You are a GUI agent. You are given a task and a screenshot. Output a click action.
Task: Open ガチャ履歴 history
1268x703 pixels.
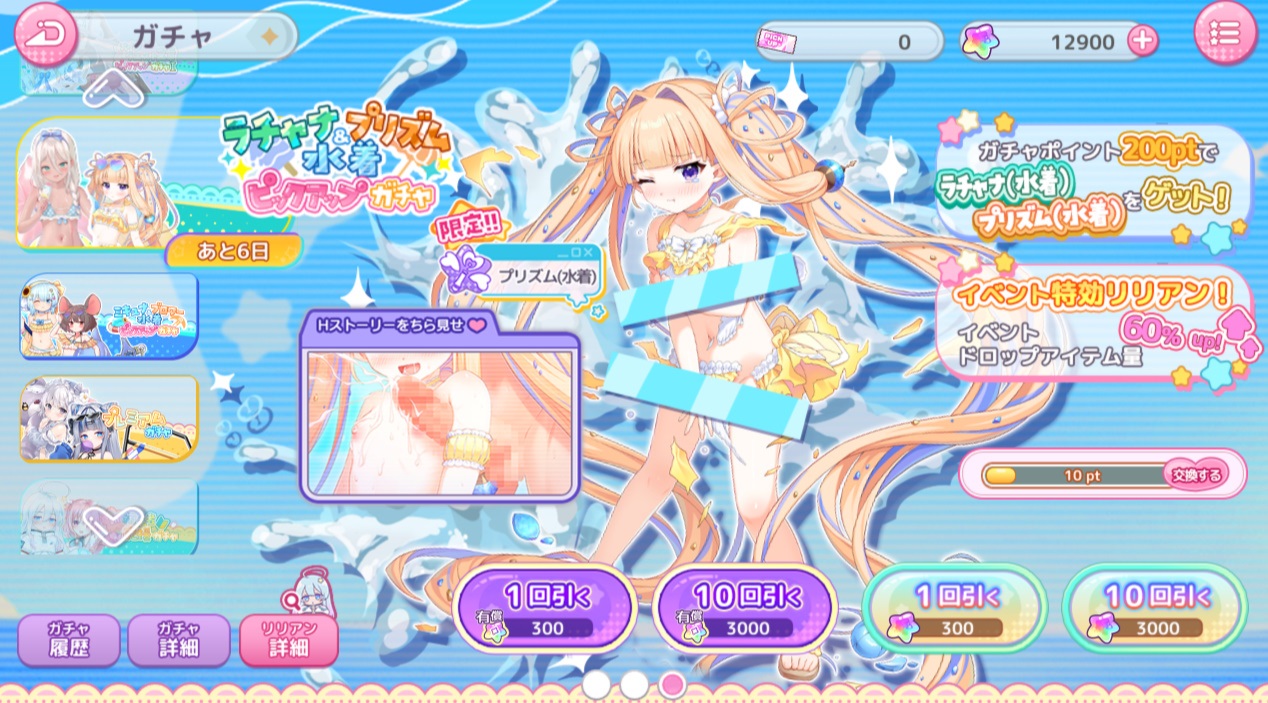(68, 640)
